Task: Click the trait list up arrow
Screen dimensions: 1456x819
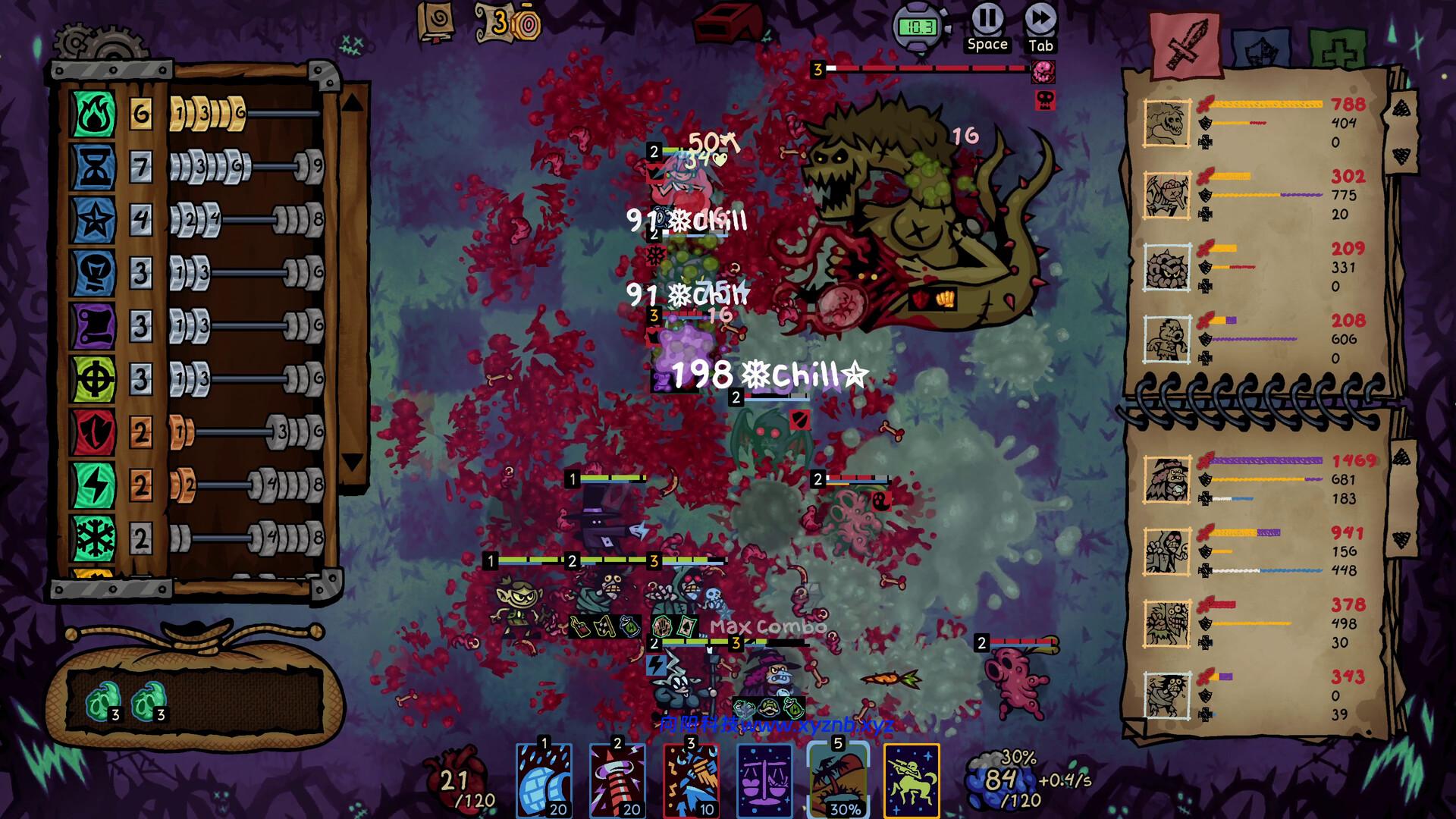Action: point(353,102)
